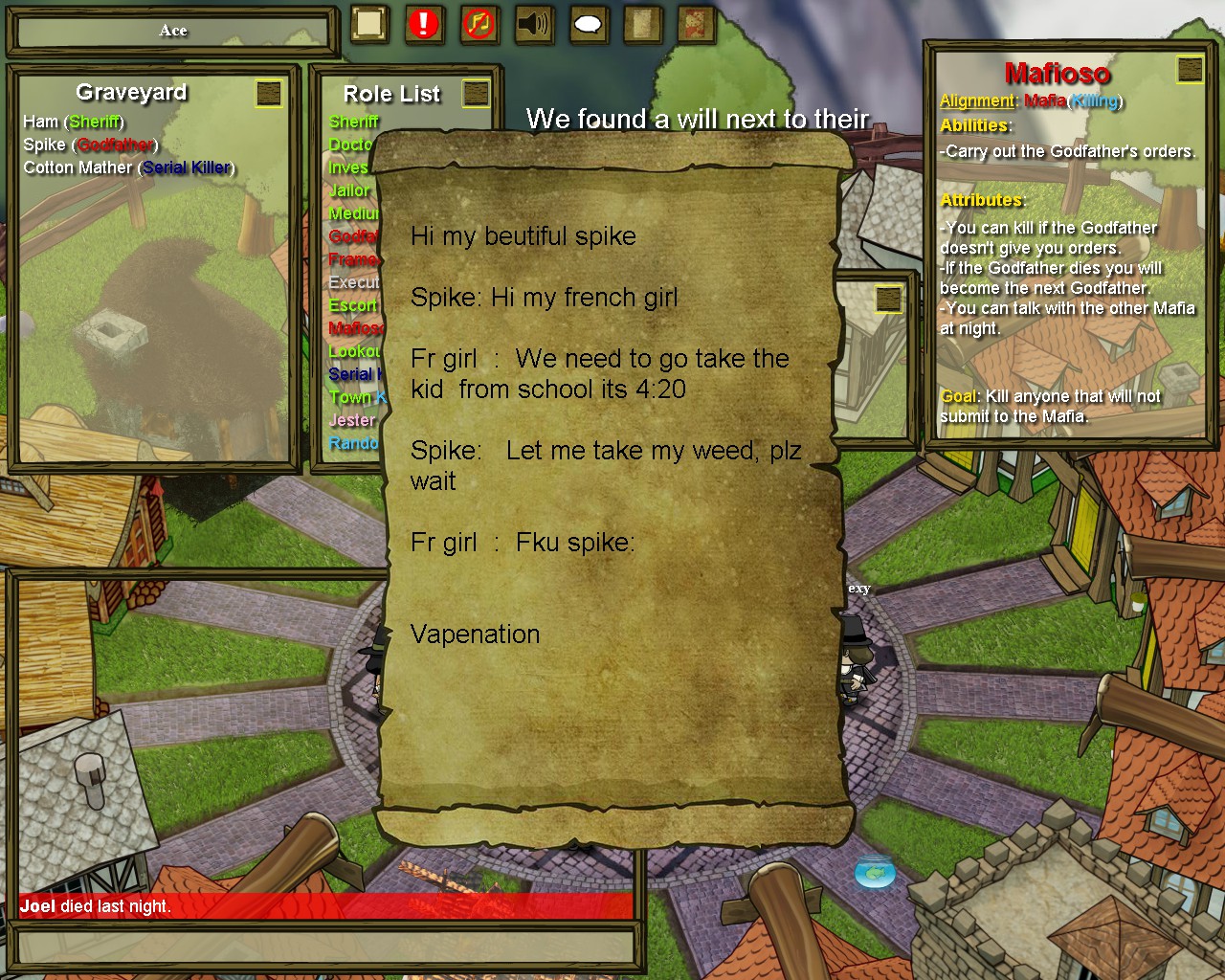Click the Jester entry in Role List
Viewport: 1225px width, 980px height.
[x=351, y=420]
